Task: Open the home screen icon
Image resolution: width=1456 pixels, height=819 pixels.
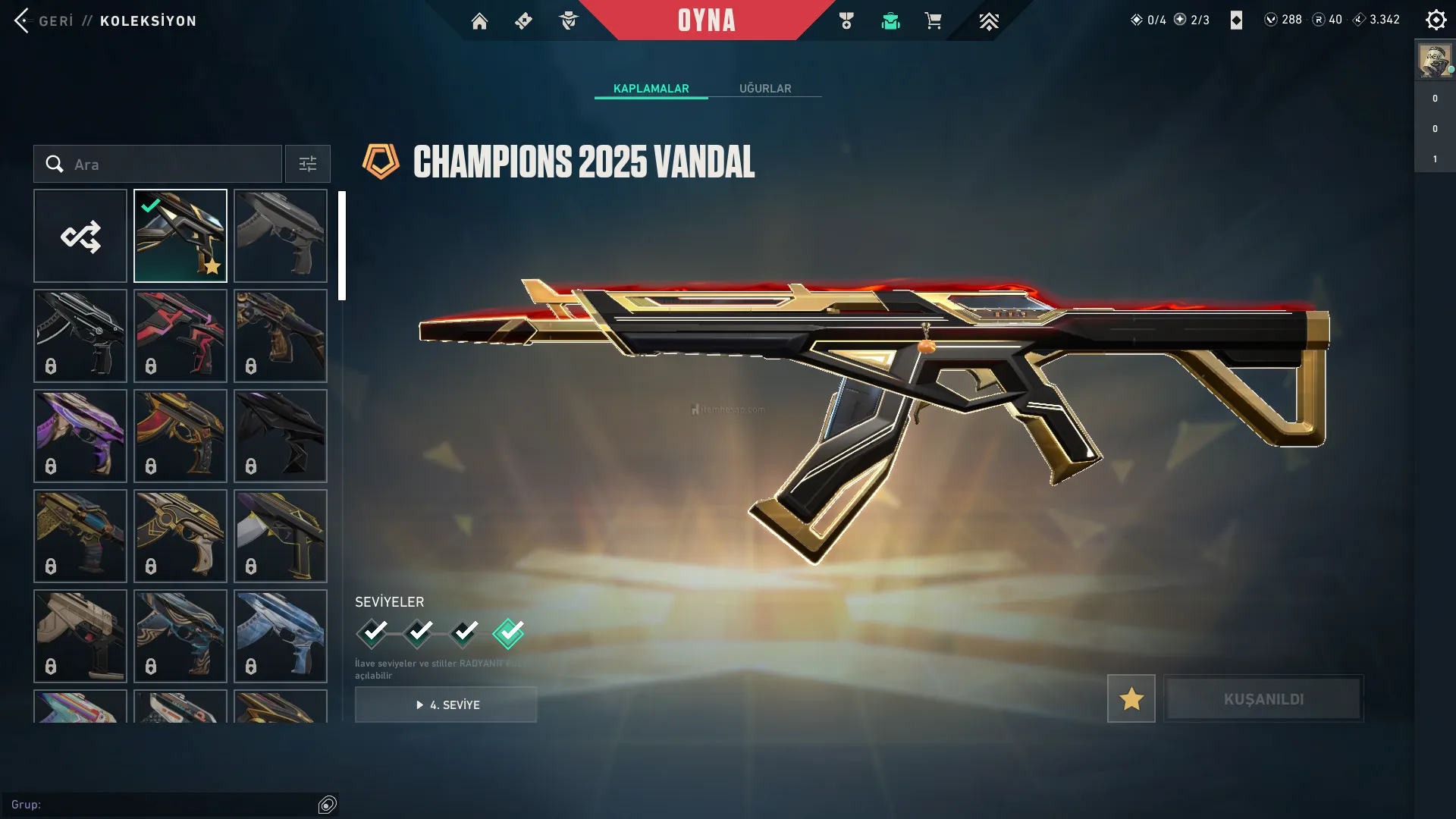Action: (479, 21)
